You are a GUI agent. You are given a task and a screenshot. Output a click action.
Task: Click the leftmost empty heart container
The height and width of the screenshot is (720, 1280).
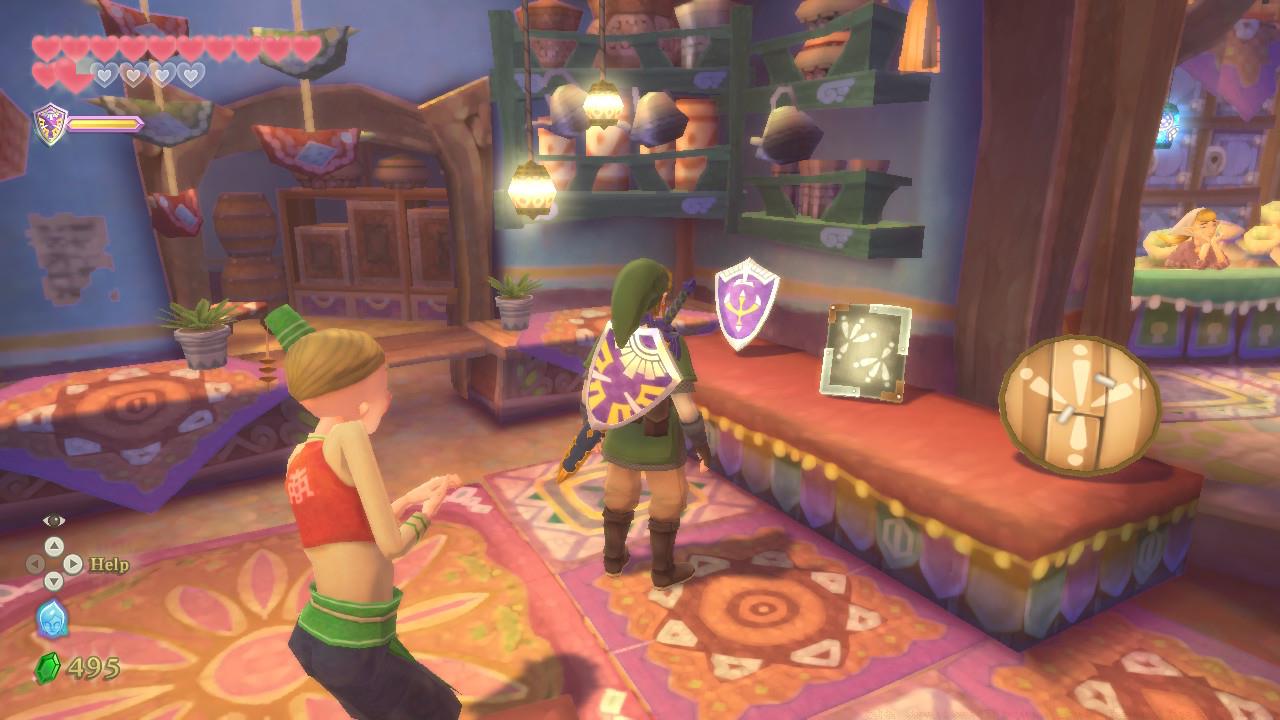pos(104,74)
